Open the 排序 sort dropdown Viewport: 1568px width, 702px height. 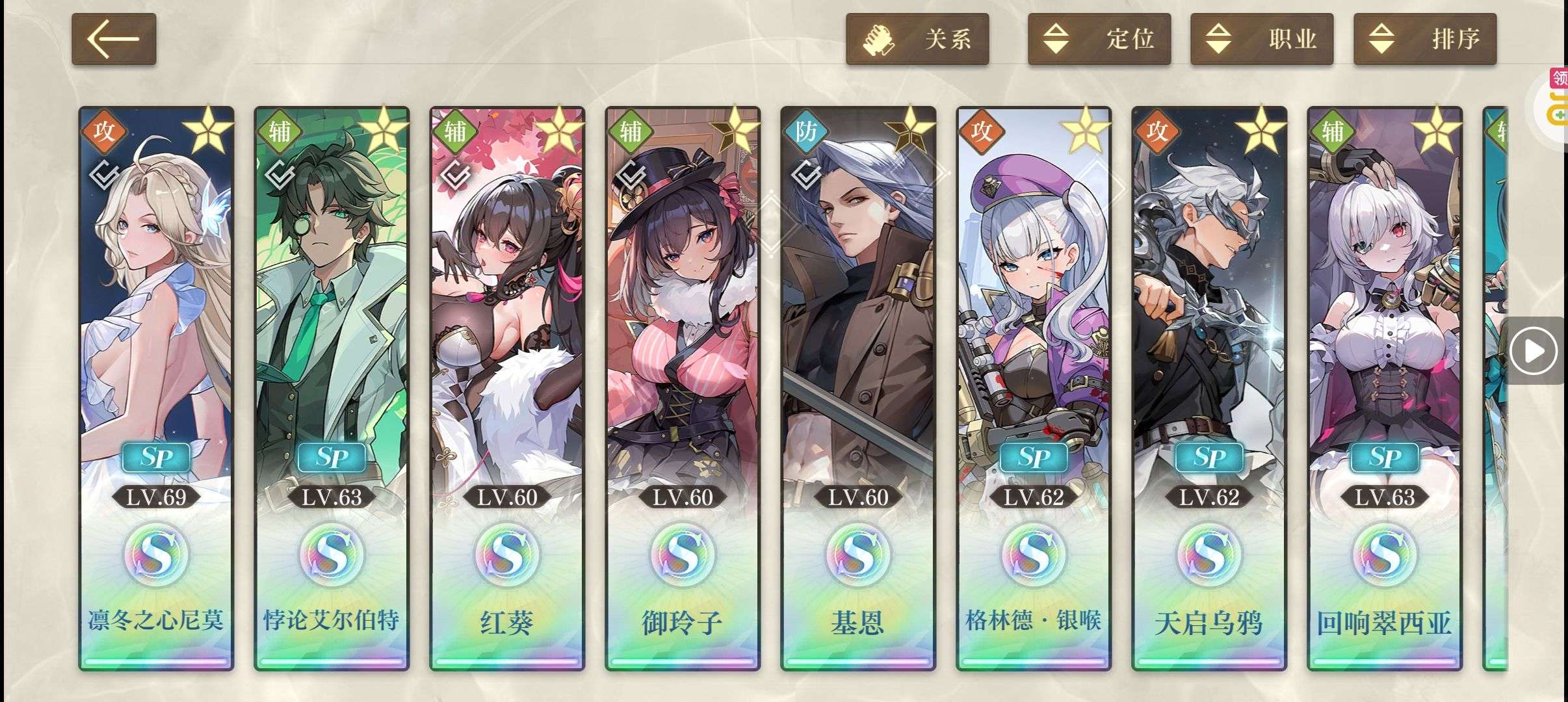click(x=1424, y=39)
